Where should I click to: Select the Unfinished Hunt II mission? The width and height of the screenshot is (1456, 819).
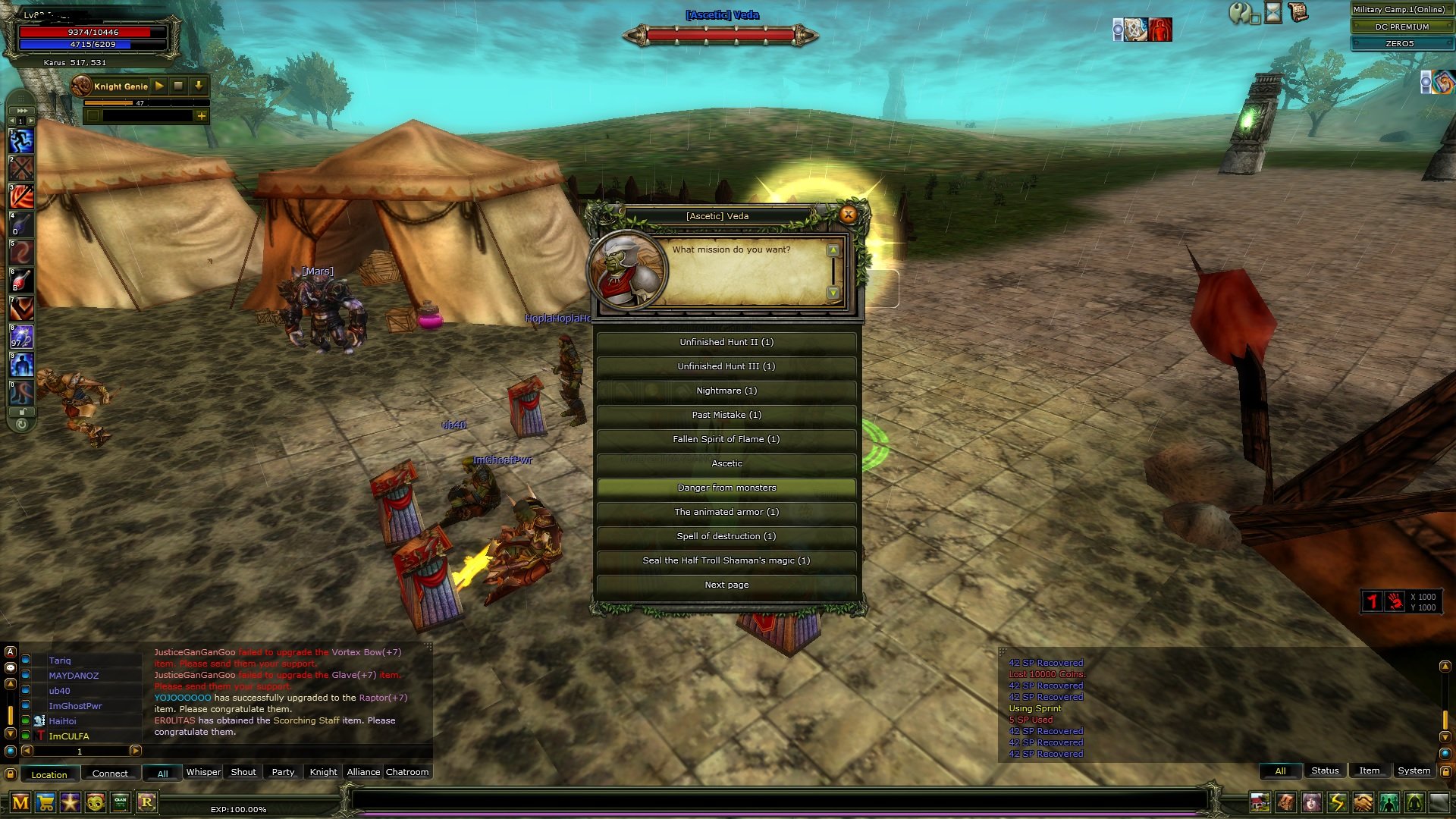726,342
